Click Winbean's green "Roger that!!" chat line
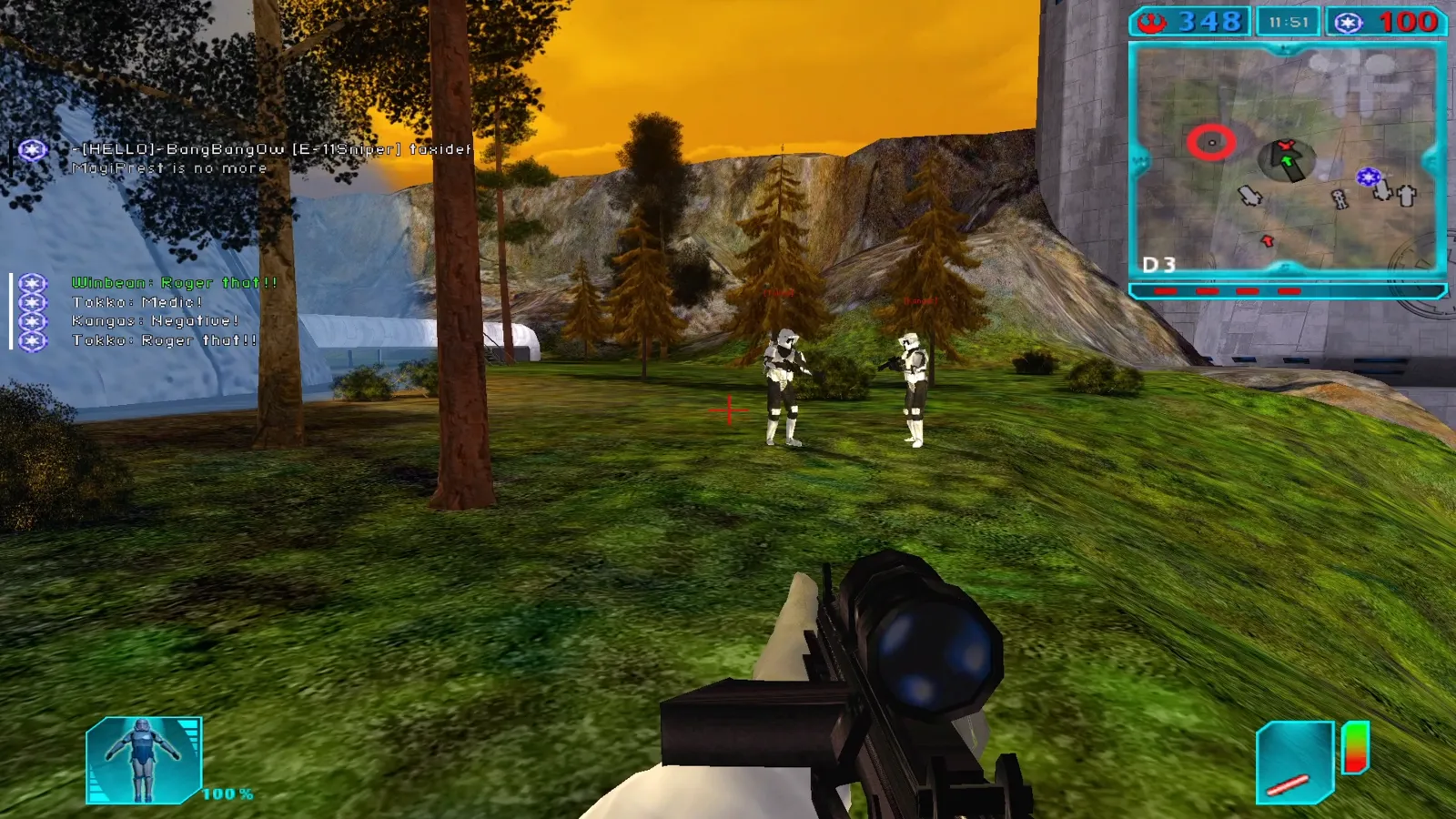The width and height of the screenshot is (1456, 819). click(x=174, y=283)
